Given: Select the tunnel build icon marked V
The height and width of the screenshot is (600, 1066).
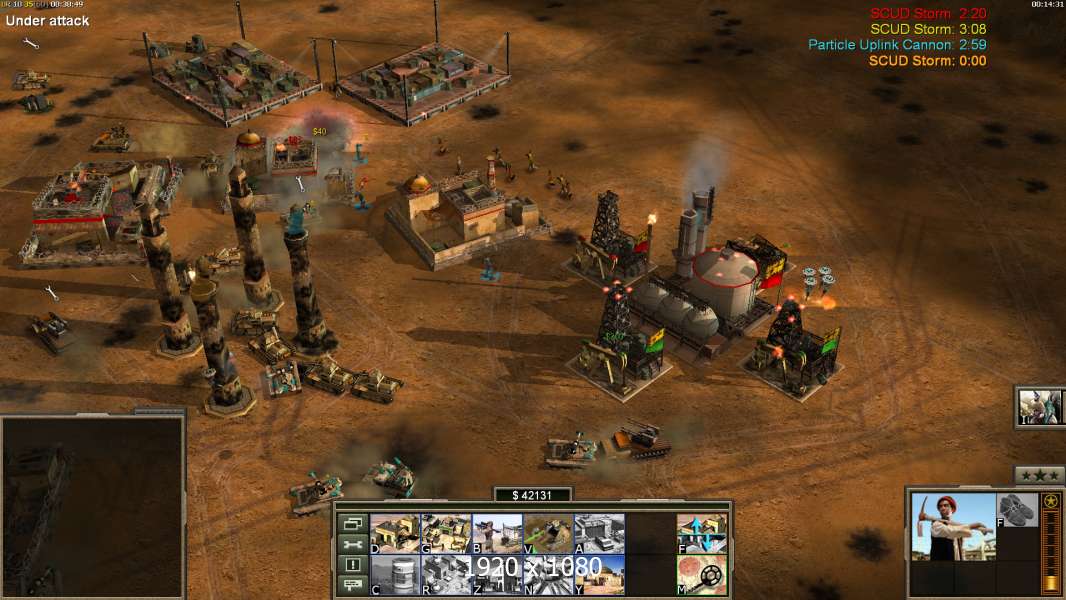Looking at the screenshot, I should point(548,534).
